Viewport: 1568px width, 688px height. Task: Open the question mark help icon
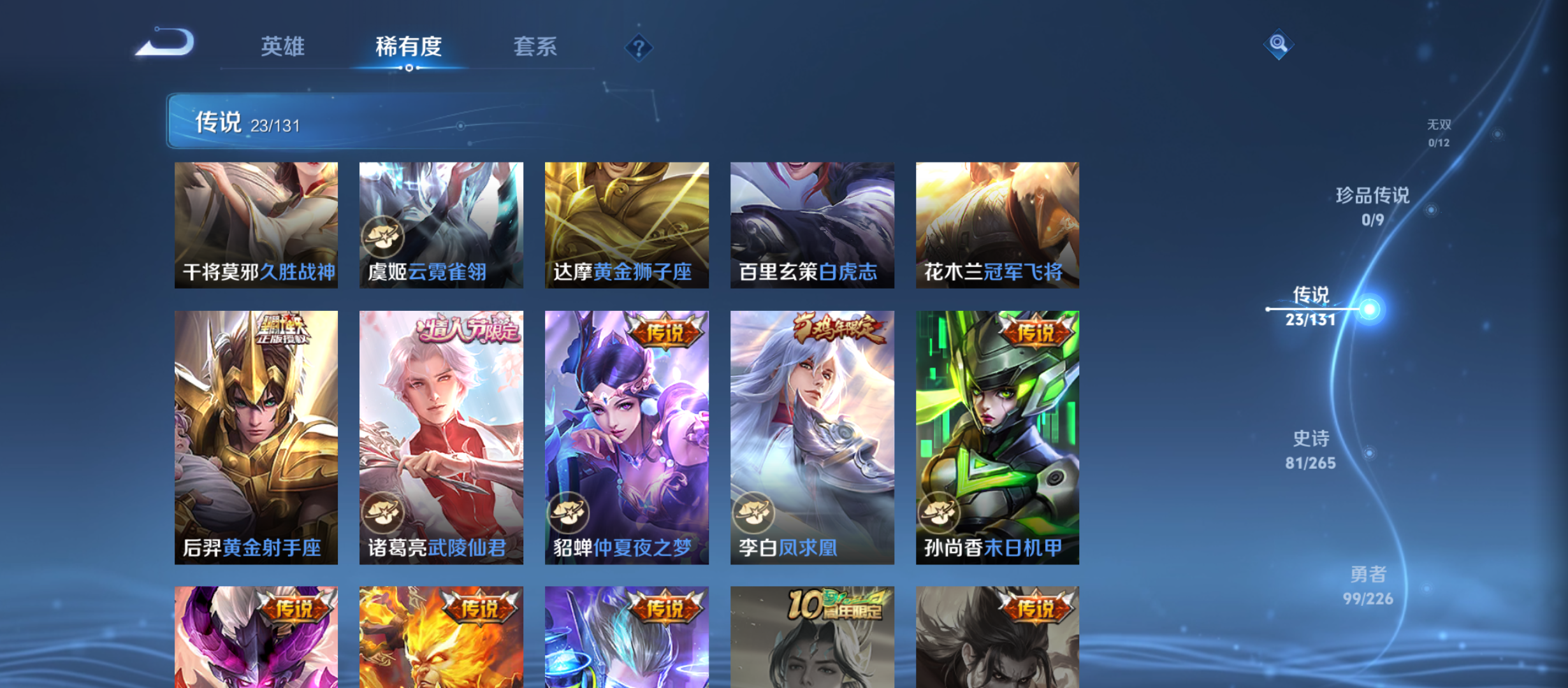point(638,46)
